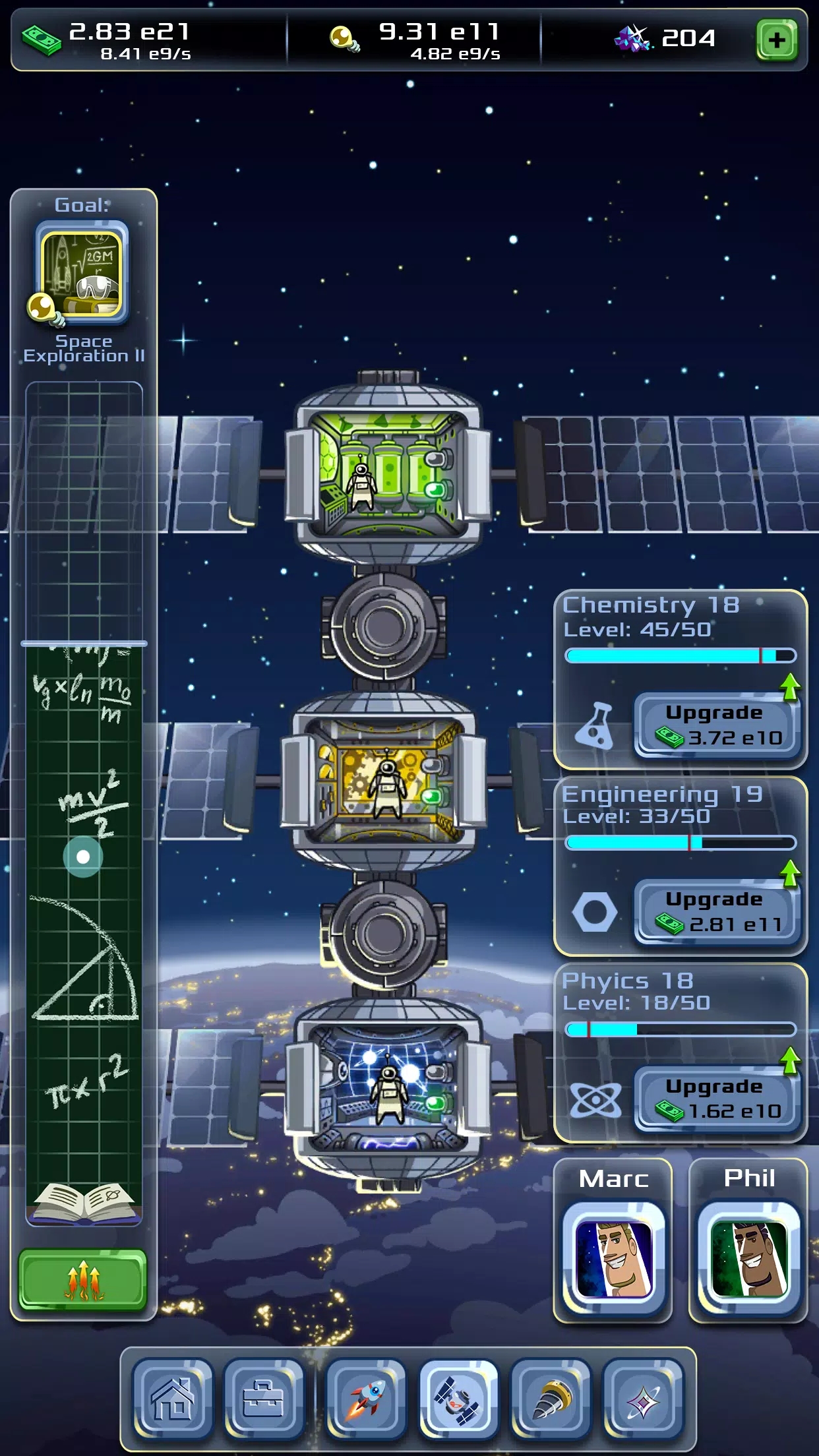Upgrade Engineering 19 for 2.81 e11
819x1456 pixels.
[x=717, y=912]
